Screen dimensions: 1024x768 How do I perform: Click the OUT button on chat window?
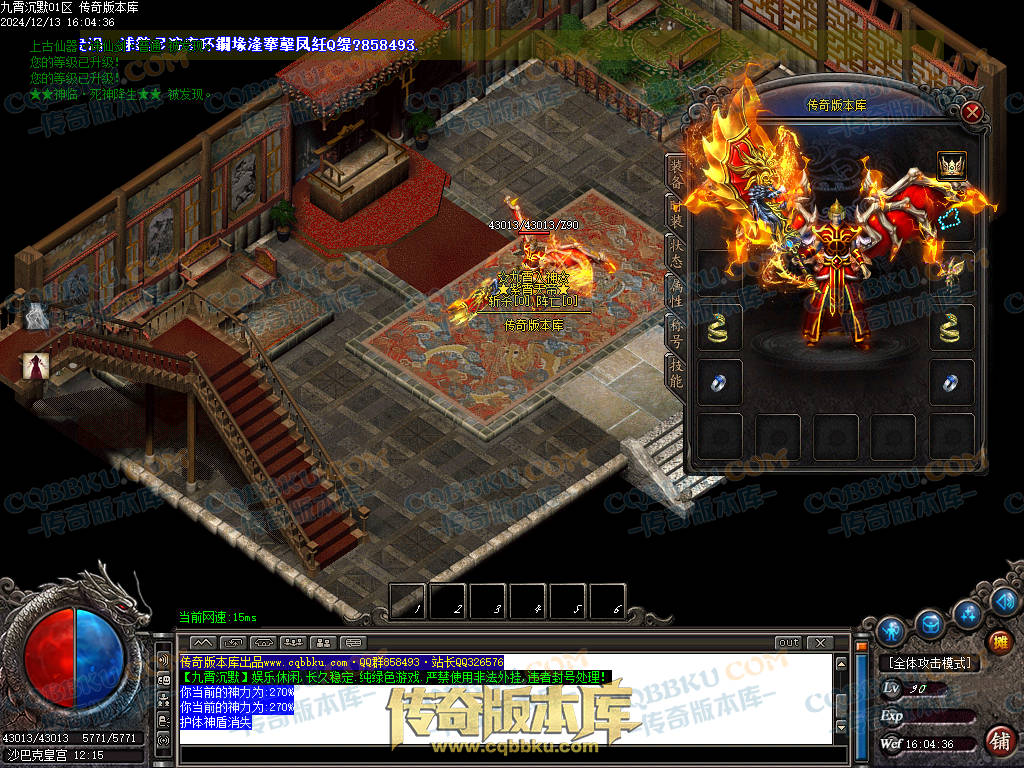788,642
